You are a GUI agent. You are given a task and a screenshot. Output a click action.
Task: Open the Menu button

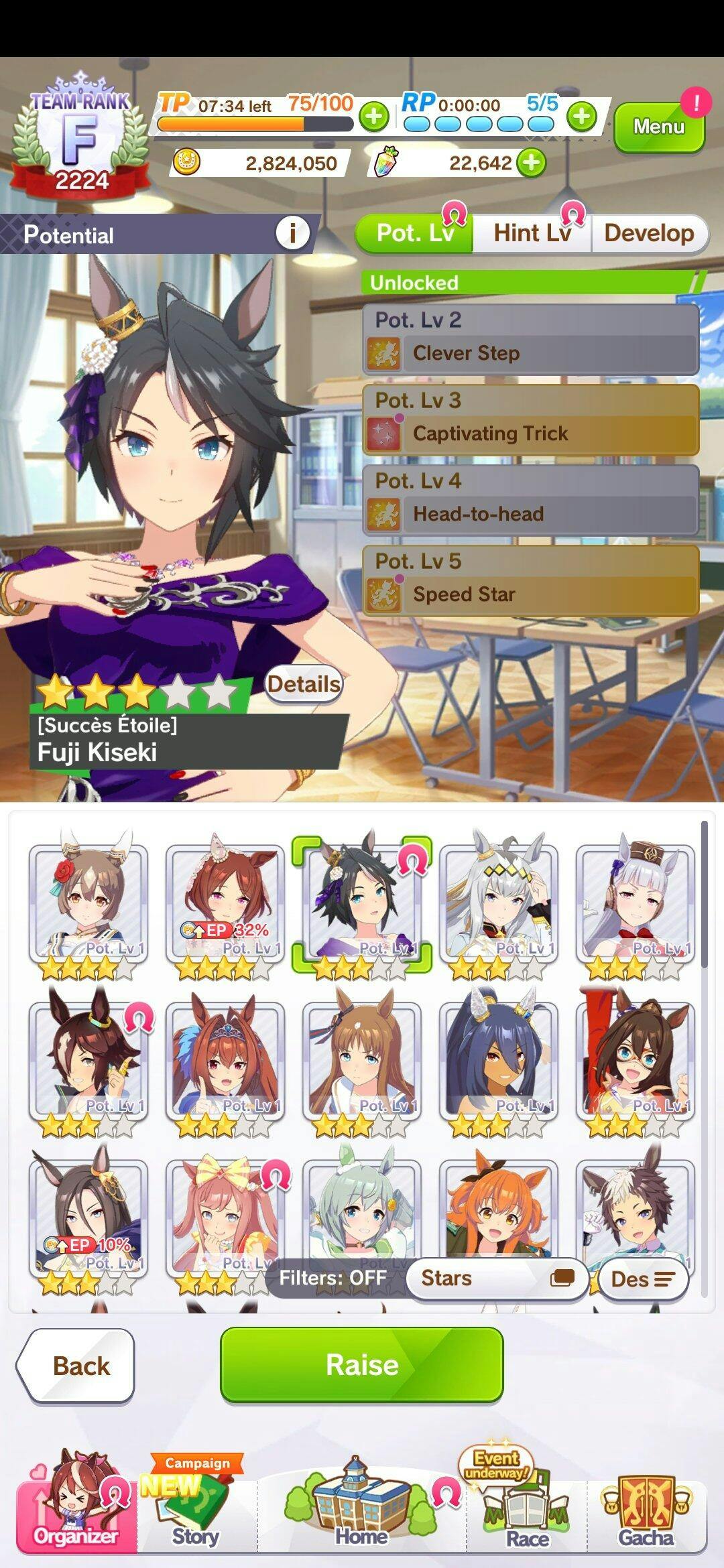pyautogui.click(x=659, y=126)
